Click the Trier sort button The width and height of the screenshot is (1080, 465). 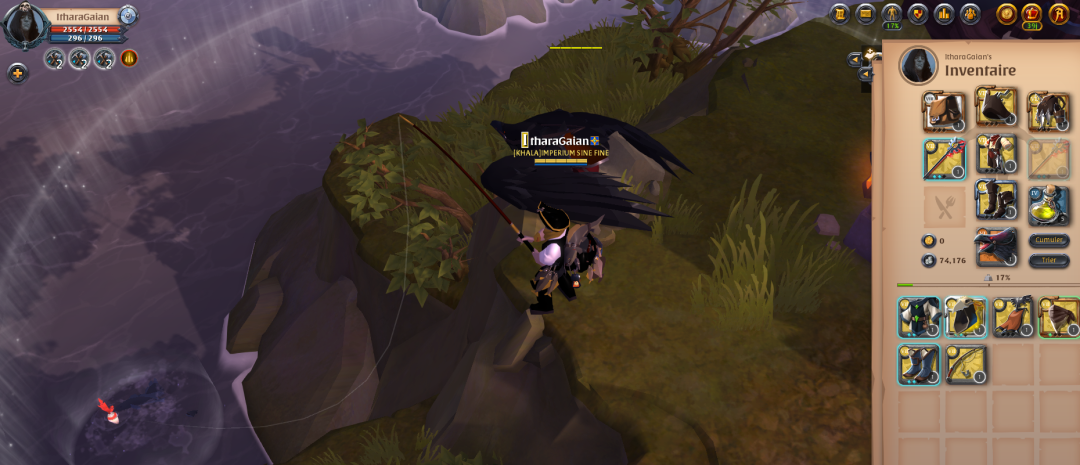[x=1049, y=261]
